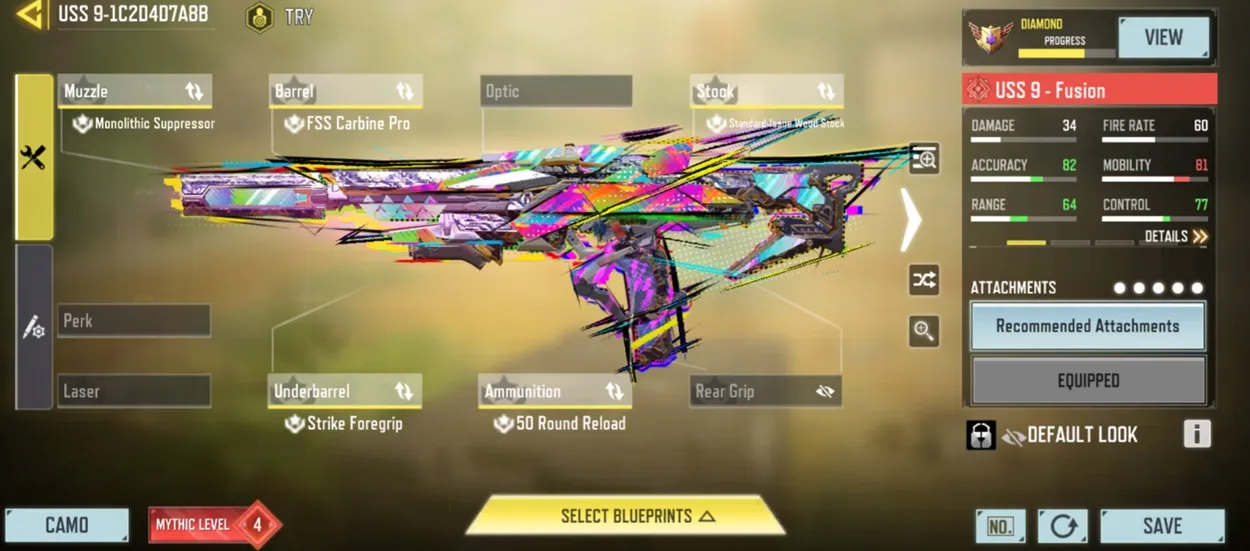The height and width of the screenshot is (551, 1250).
Task: Randomize attachments with the shuffle icon
Action: click(x=924, y=280)
